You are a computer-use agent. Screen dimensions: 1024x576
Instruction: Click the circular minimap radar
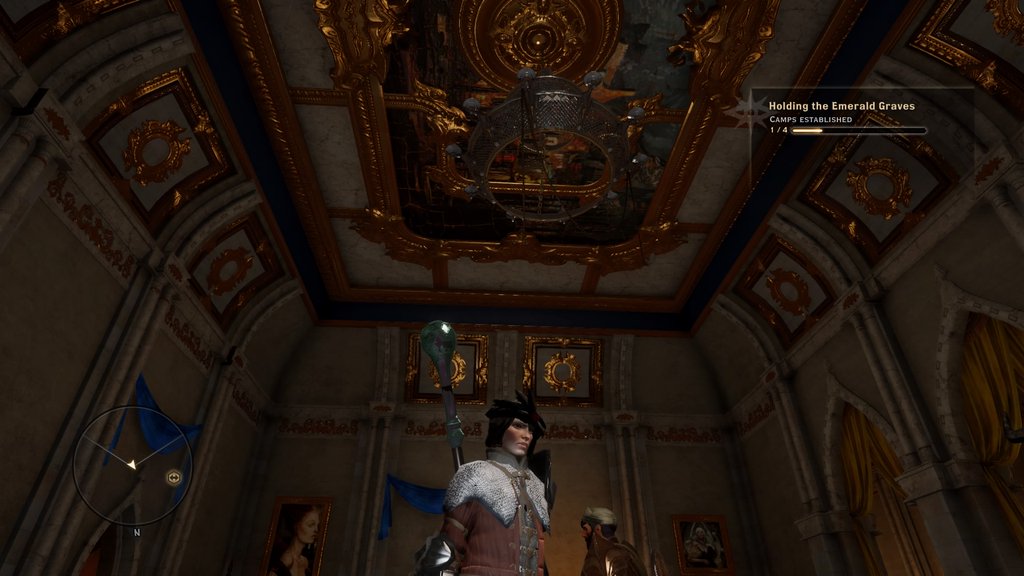point(132,465)
